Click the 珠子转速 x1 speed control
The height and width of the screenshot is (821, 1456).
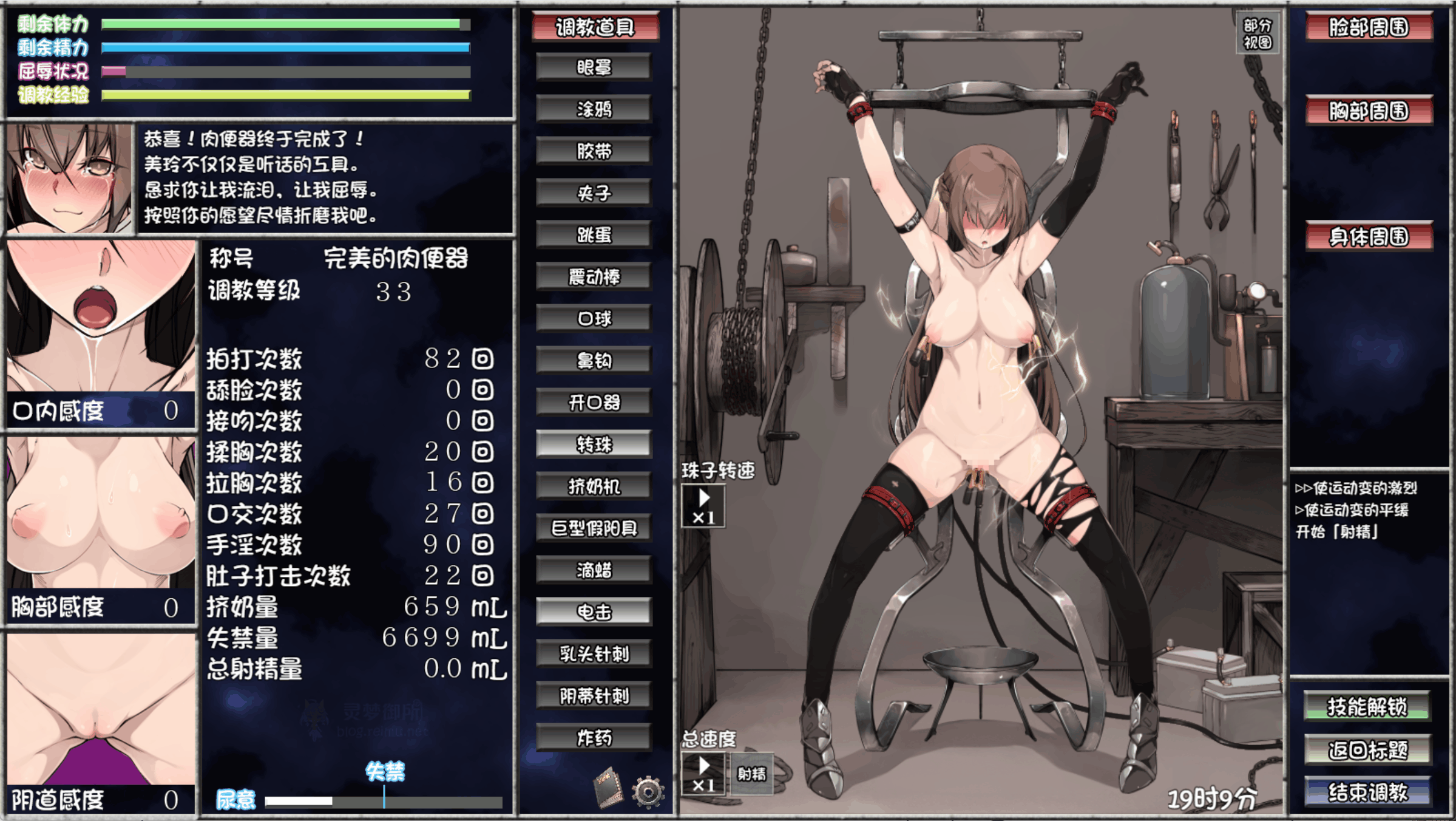click(x=703, y=506)
